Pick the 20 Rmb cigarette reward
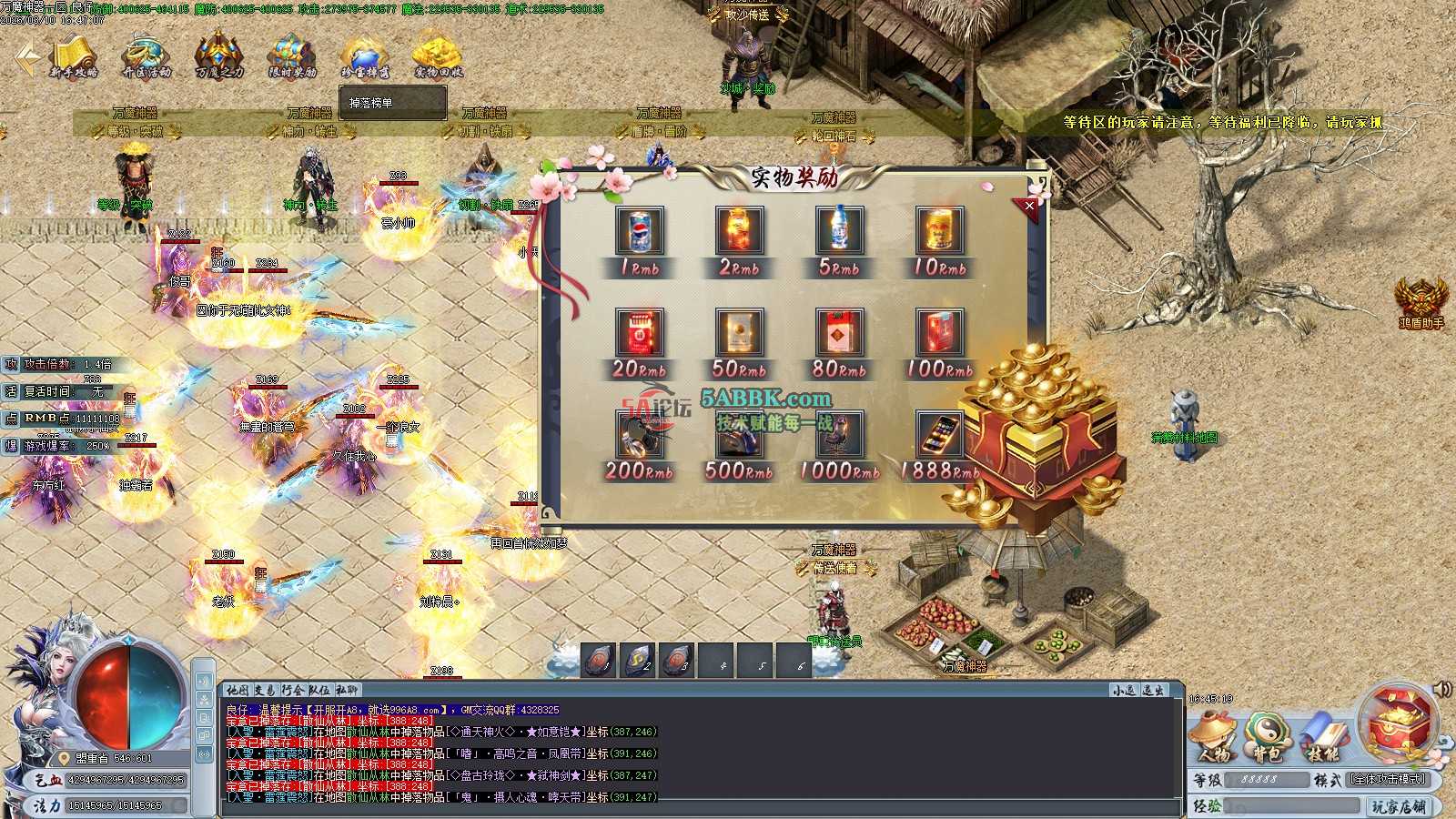The height and width of the screenshot is (819, 1456). pos(639,332)
